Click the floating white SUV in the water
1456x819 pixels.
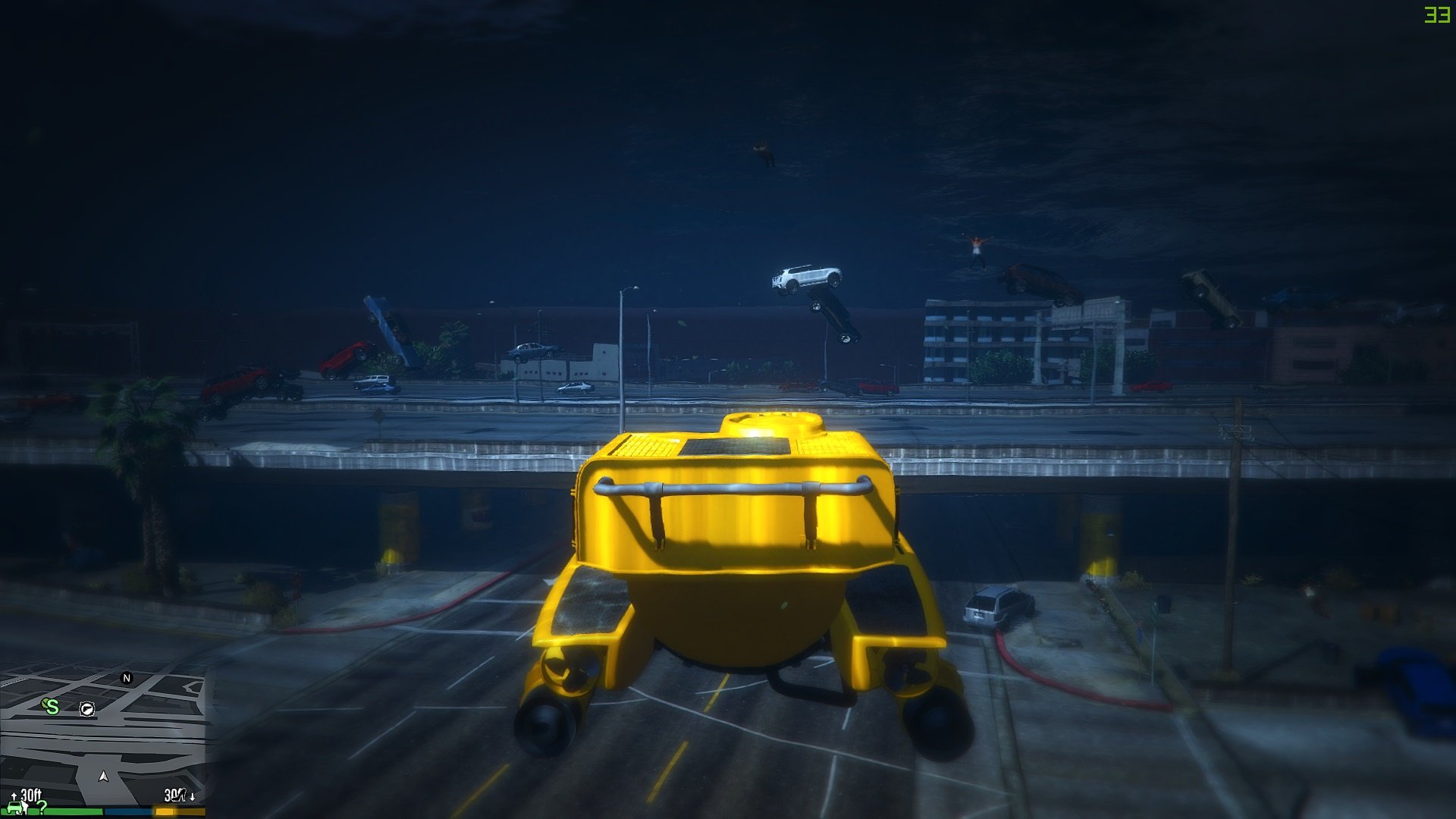tap(806, 278)
